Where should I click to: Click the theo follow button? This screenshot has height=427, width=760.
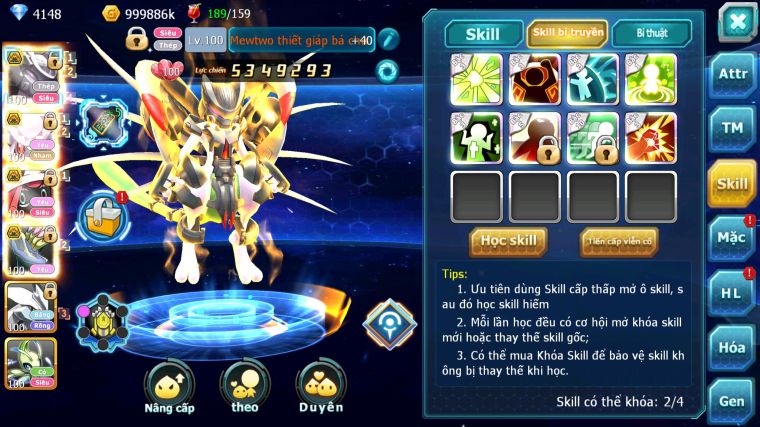click(245, 387)
